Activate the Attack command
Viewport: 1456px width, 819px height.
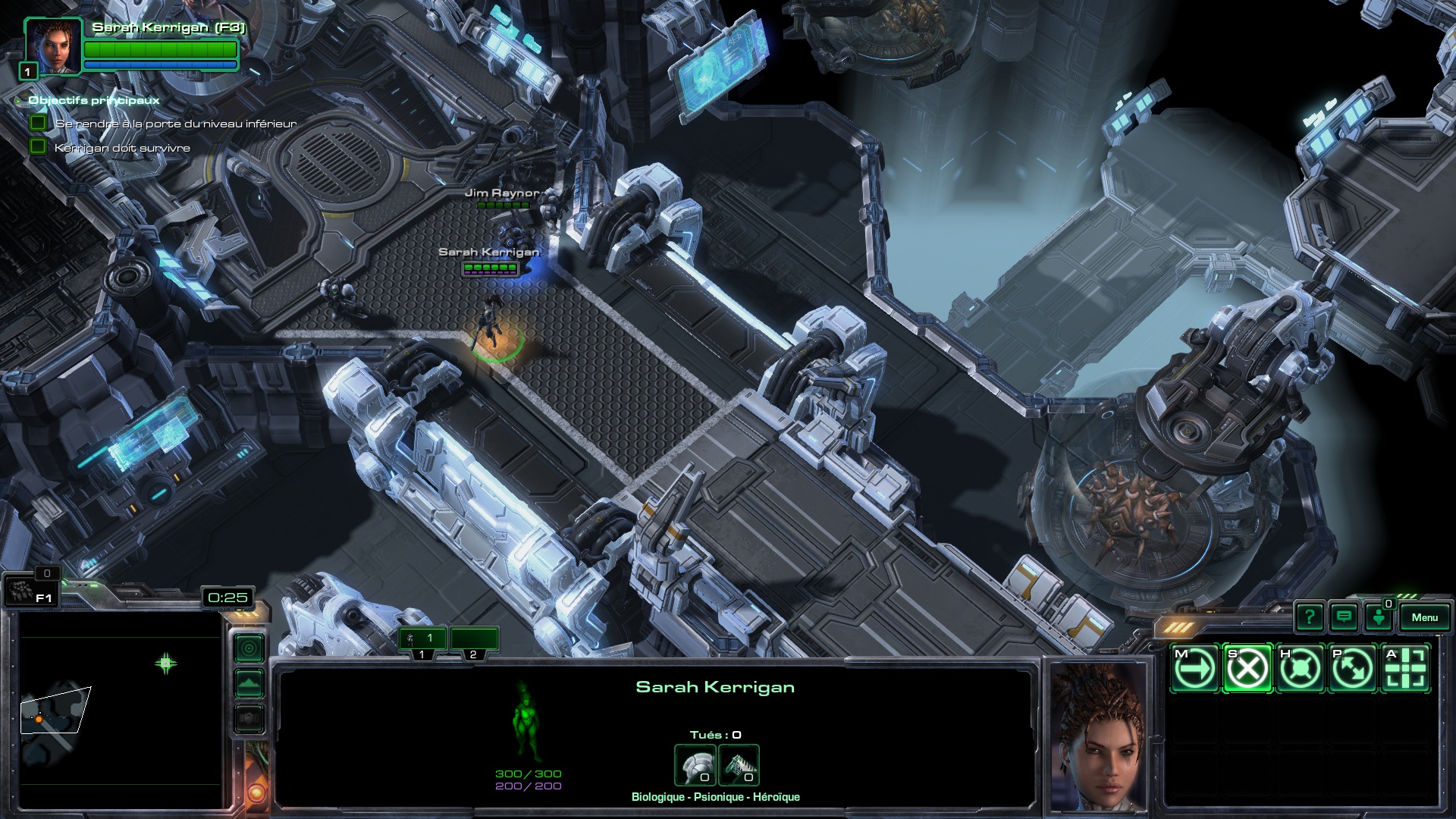(x=1405, y=669)
